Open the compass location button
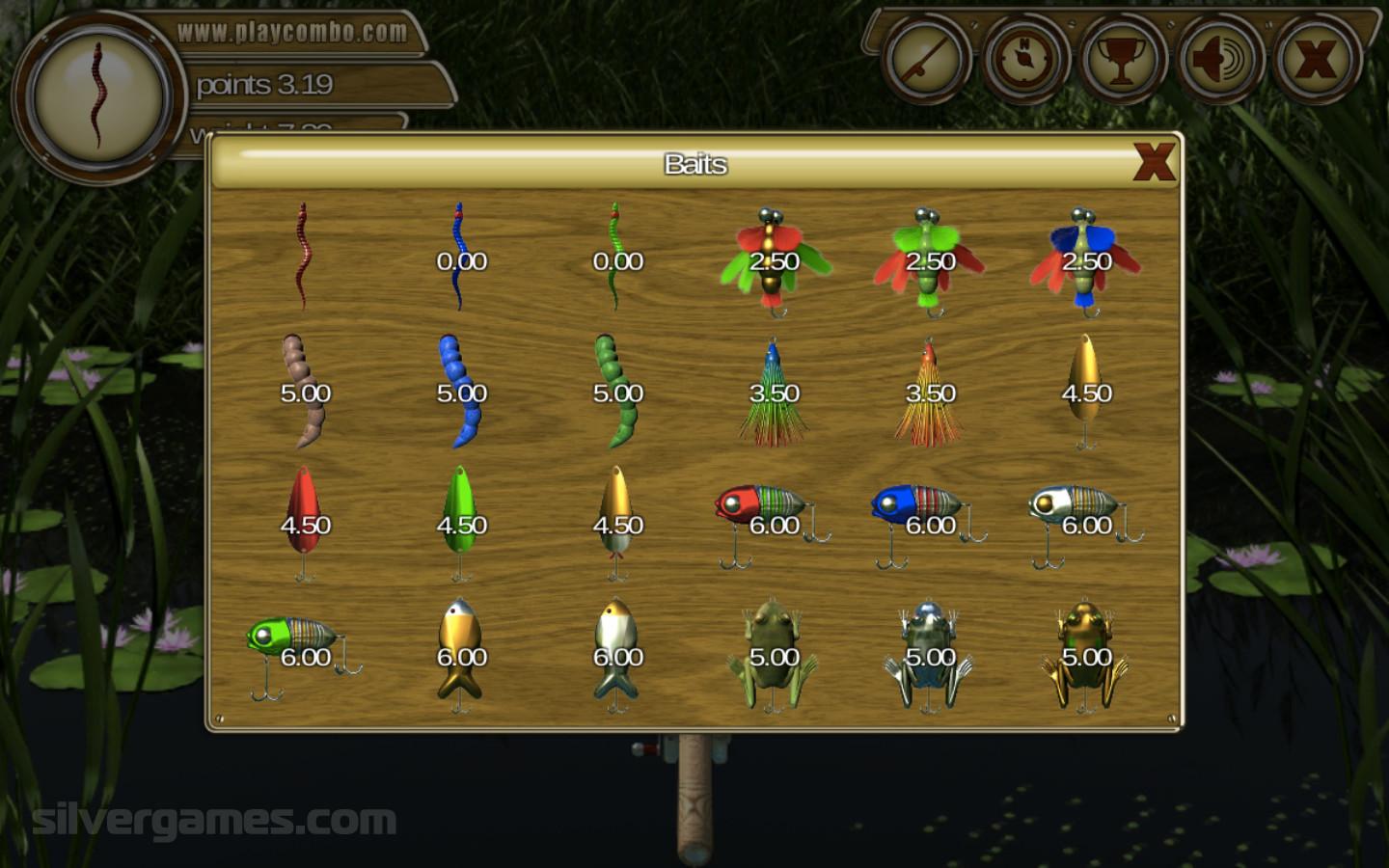Image resolution: width=1389 pixels, height=868 pixels. point(1024,60)
